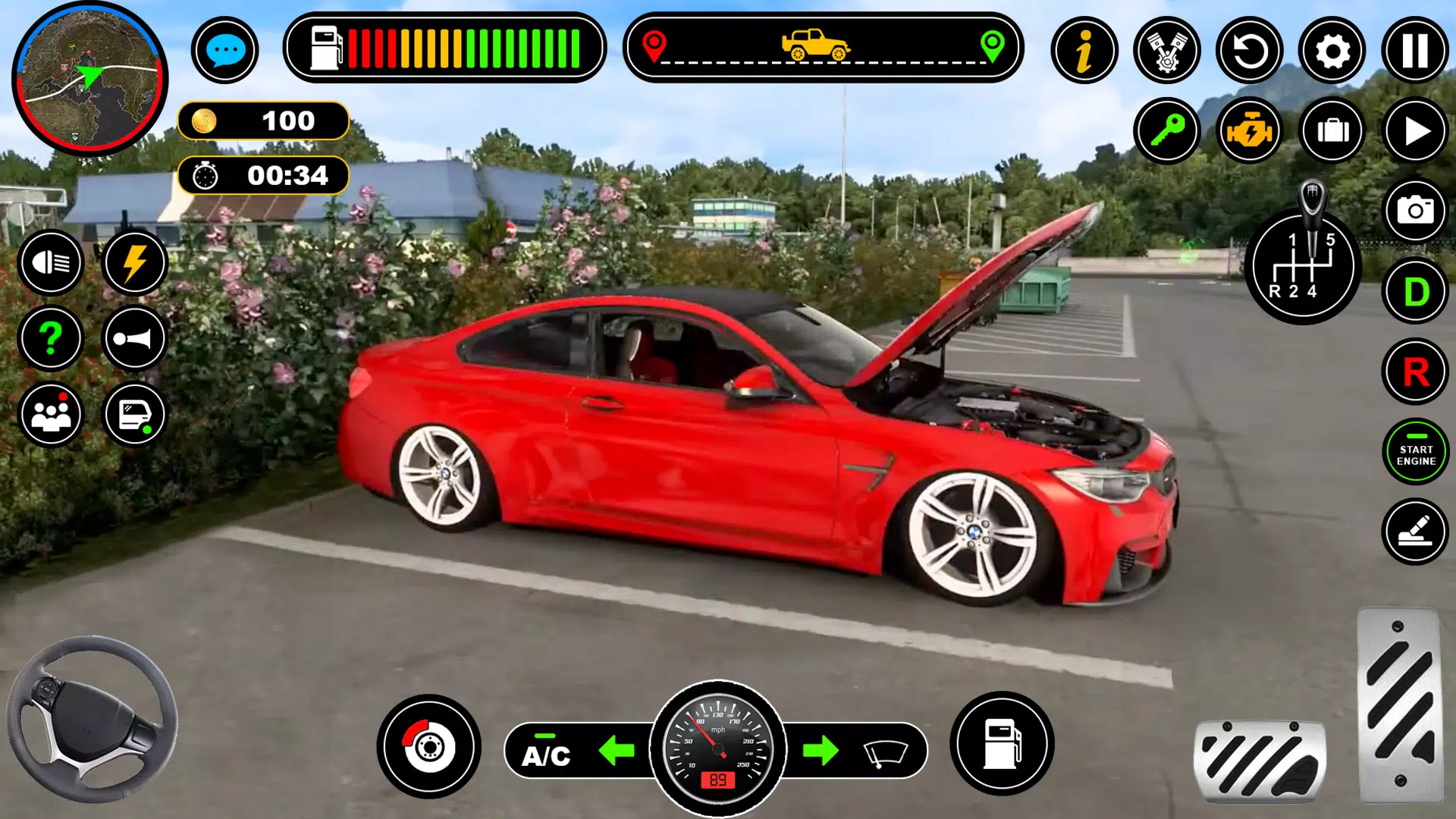Open the yellow info button
This screenshot has width=1456, height=819.
click(1084, 51)
